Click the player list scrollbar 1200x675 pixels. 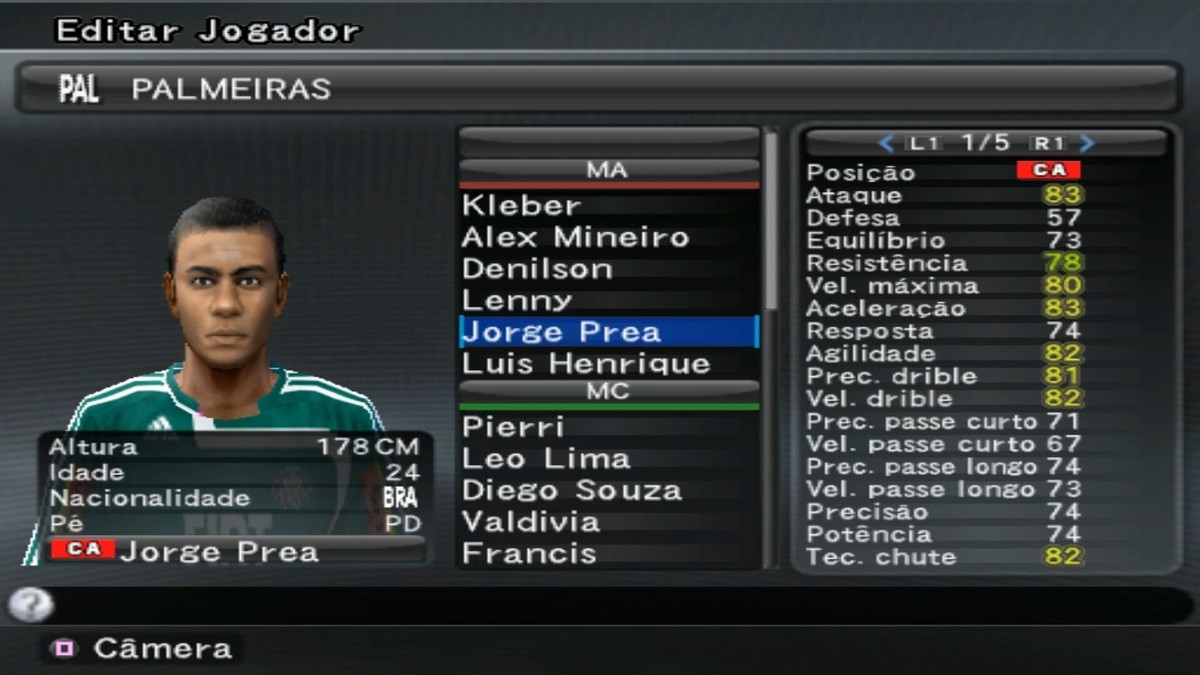pyautogui.click(x=771, y=220)
